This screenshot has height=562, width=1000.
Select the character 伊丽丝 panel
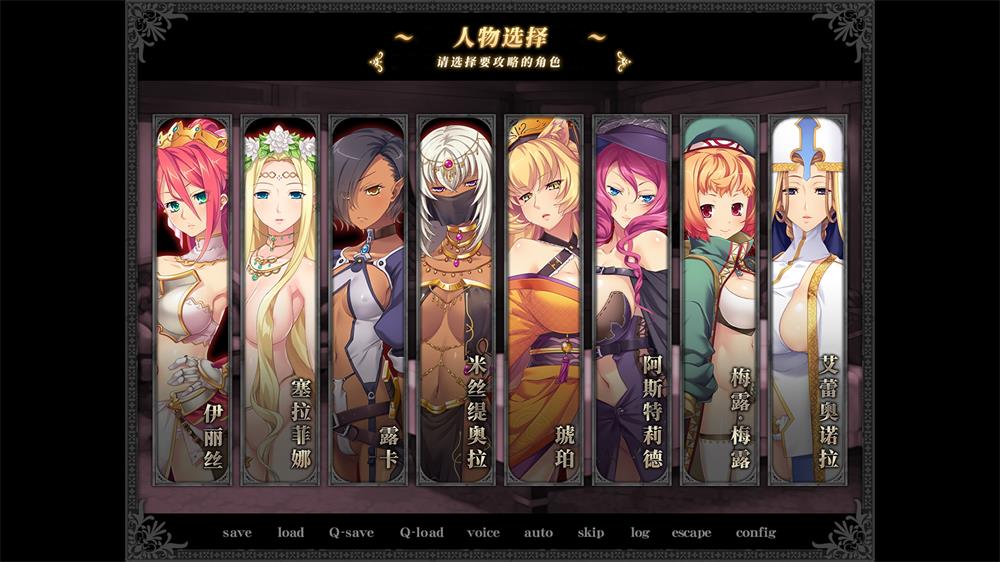click(192, 300)
